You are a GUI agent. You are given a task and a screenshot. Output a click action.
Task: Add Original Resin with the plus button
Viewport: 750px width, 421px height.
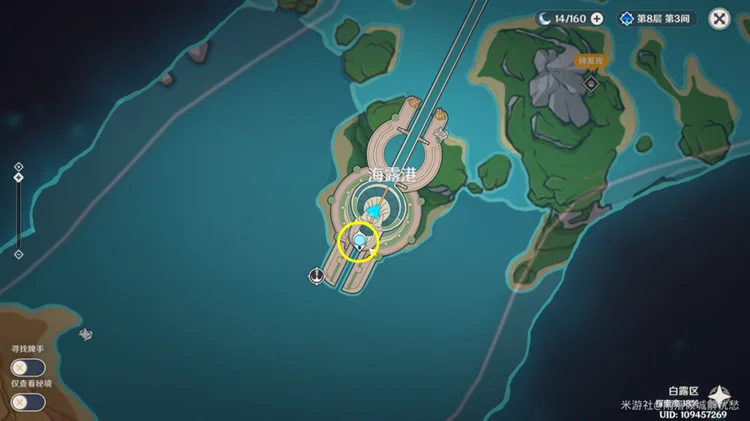point(597,18)
